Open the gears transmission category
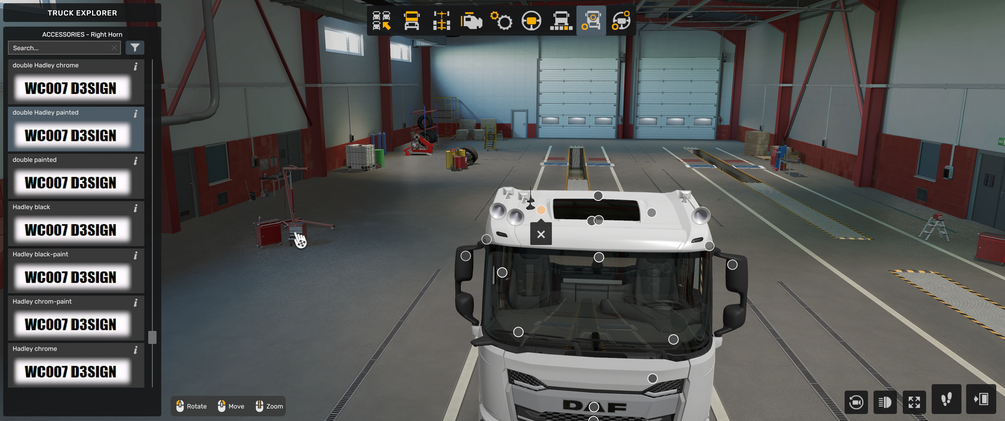The height and width of the screenshot is (421, 1005). pos(501,21)
